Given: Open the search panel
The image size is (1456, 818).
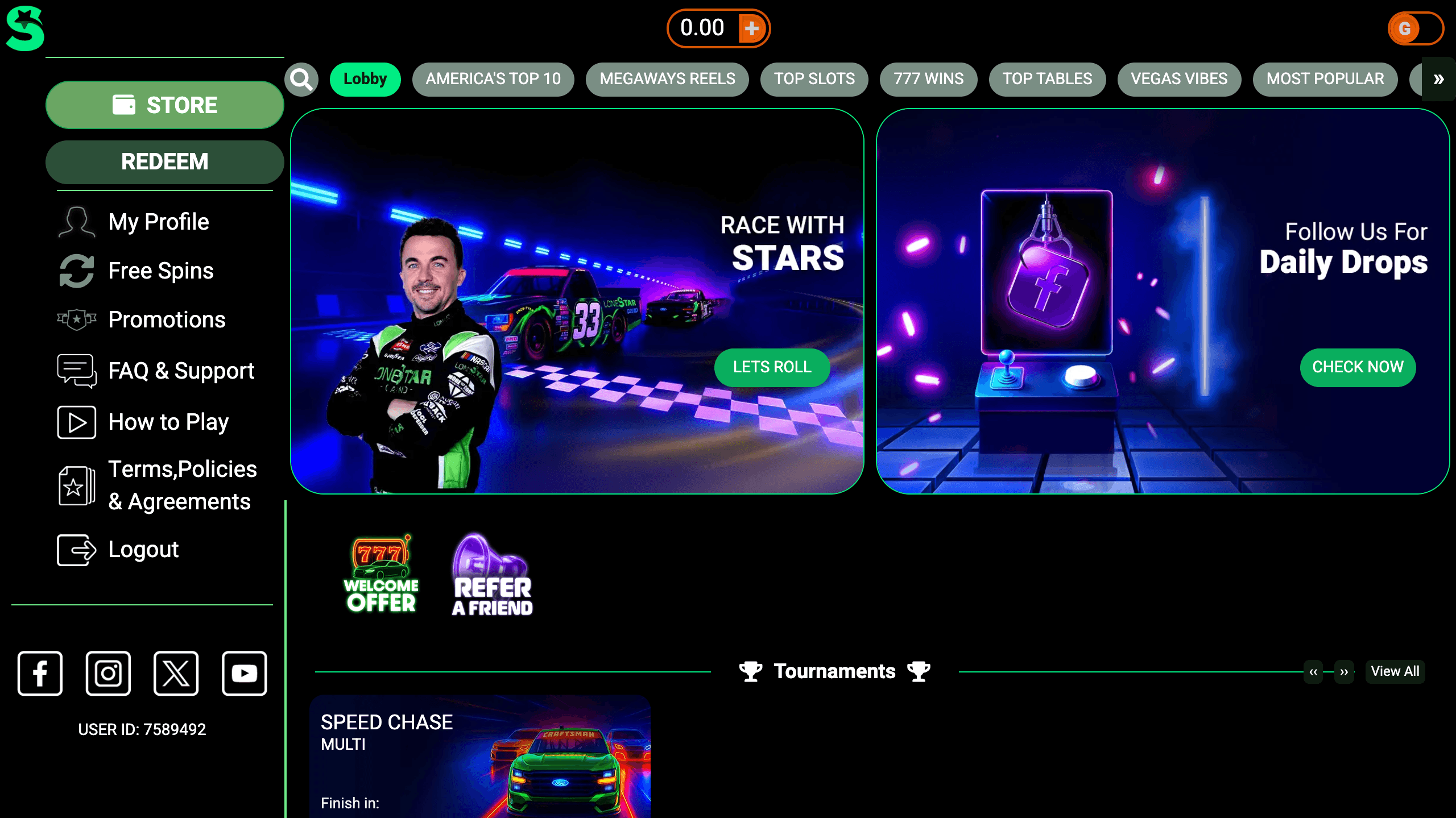Looking at the screenshot, I should pos(301,80).
